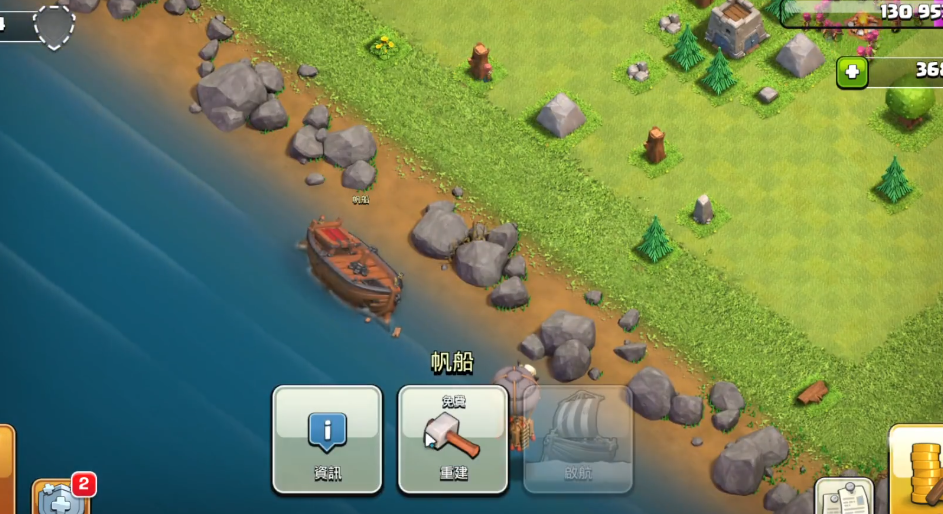This screenshot has height=514, width=943.
Task: Tap the 重建 rebuild hammer button
Action: 453,439
